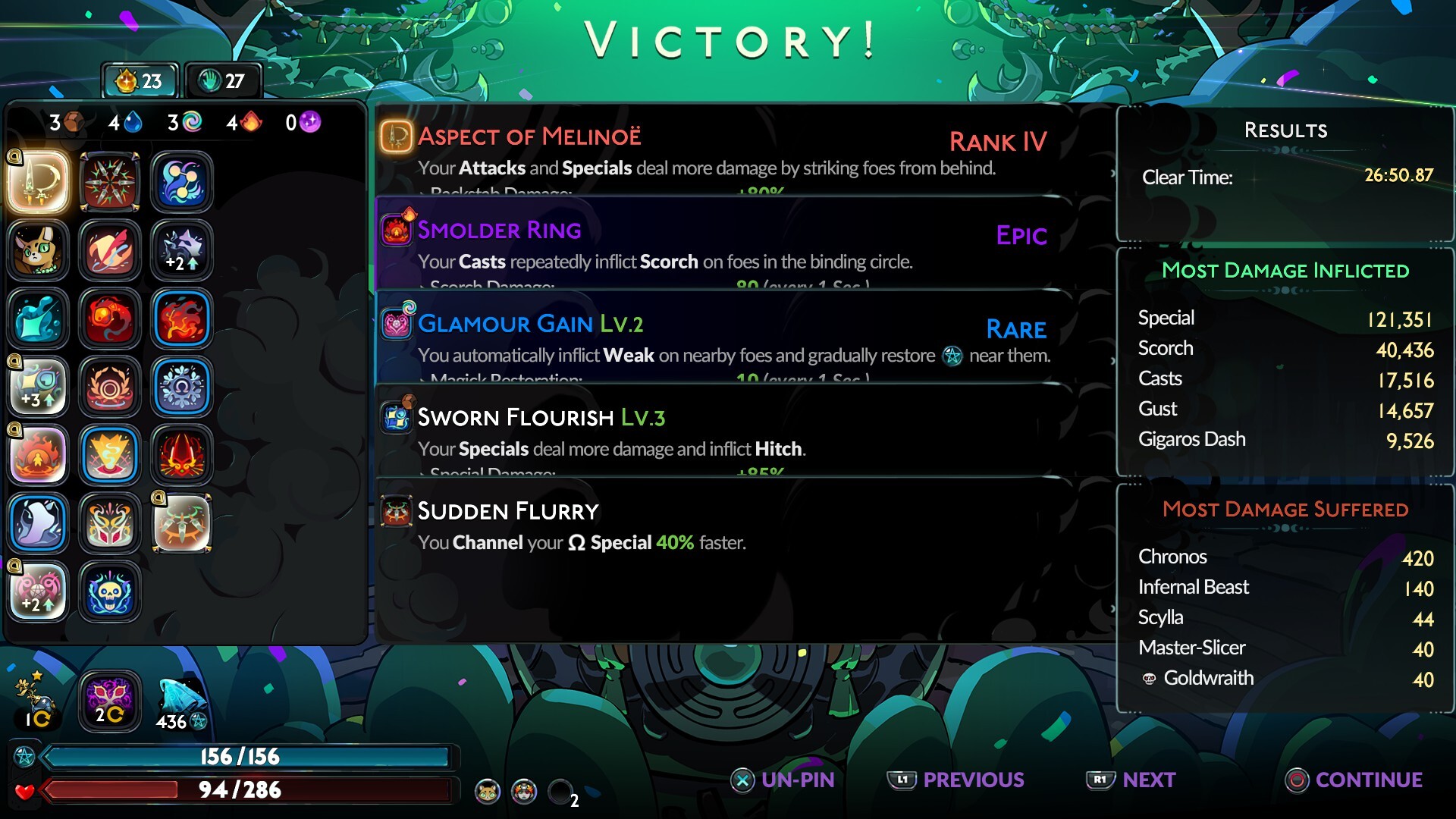
Task: Advance to the Next boon
Action: pos(1131,780)
